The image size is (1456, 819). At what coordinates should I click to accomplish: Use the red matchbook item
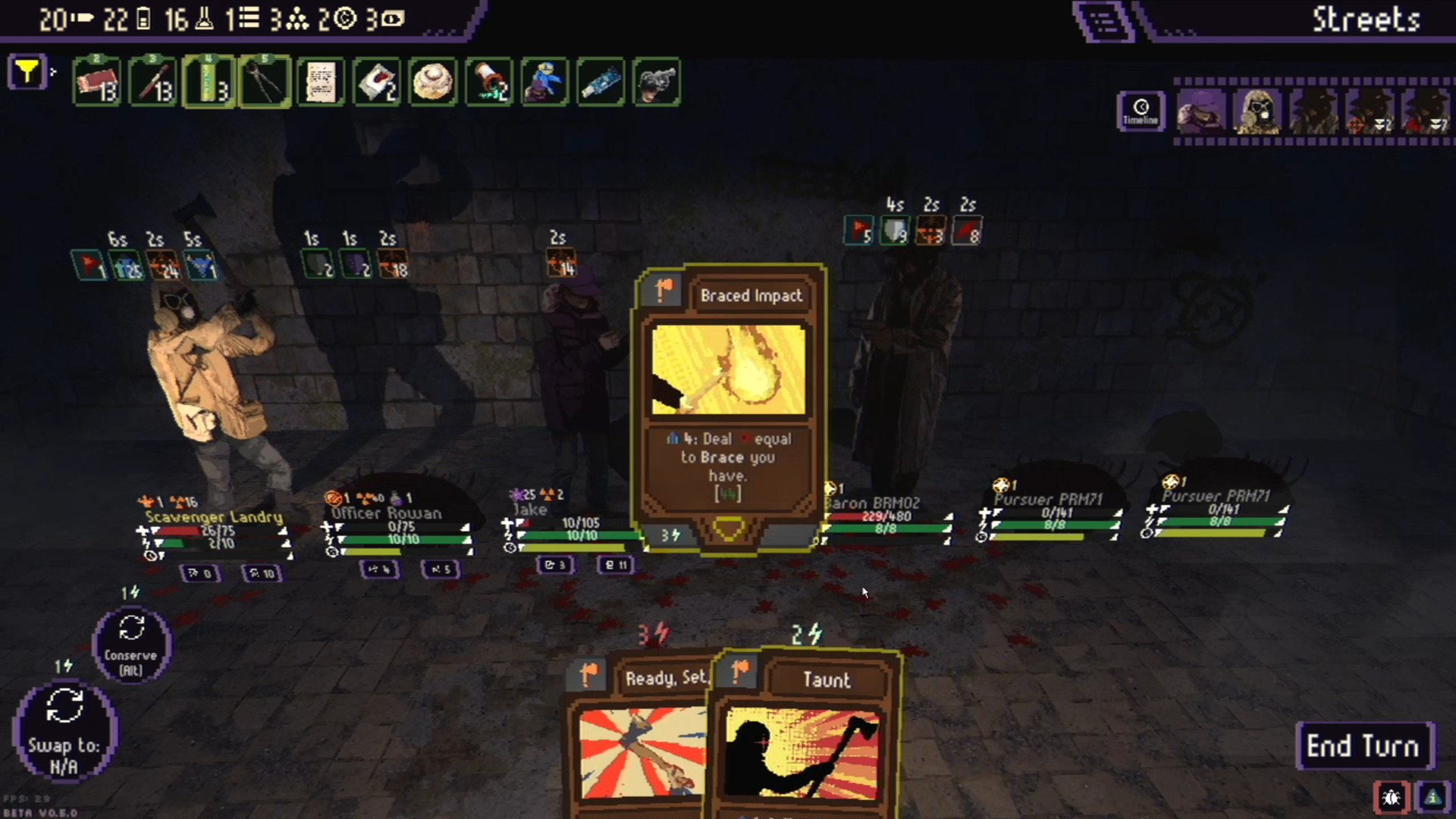(x=96, y=81)
